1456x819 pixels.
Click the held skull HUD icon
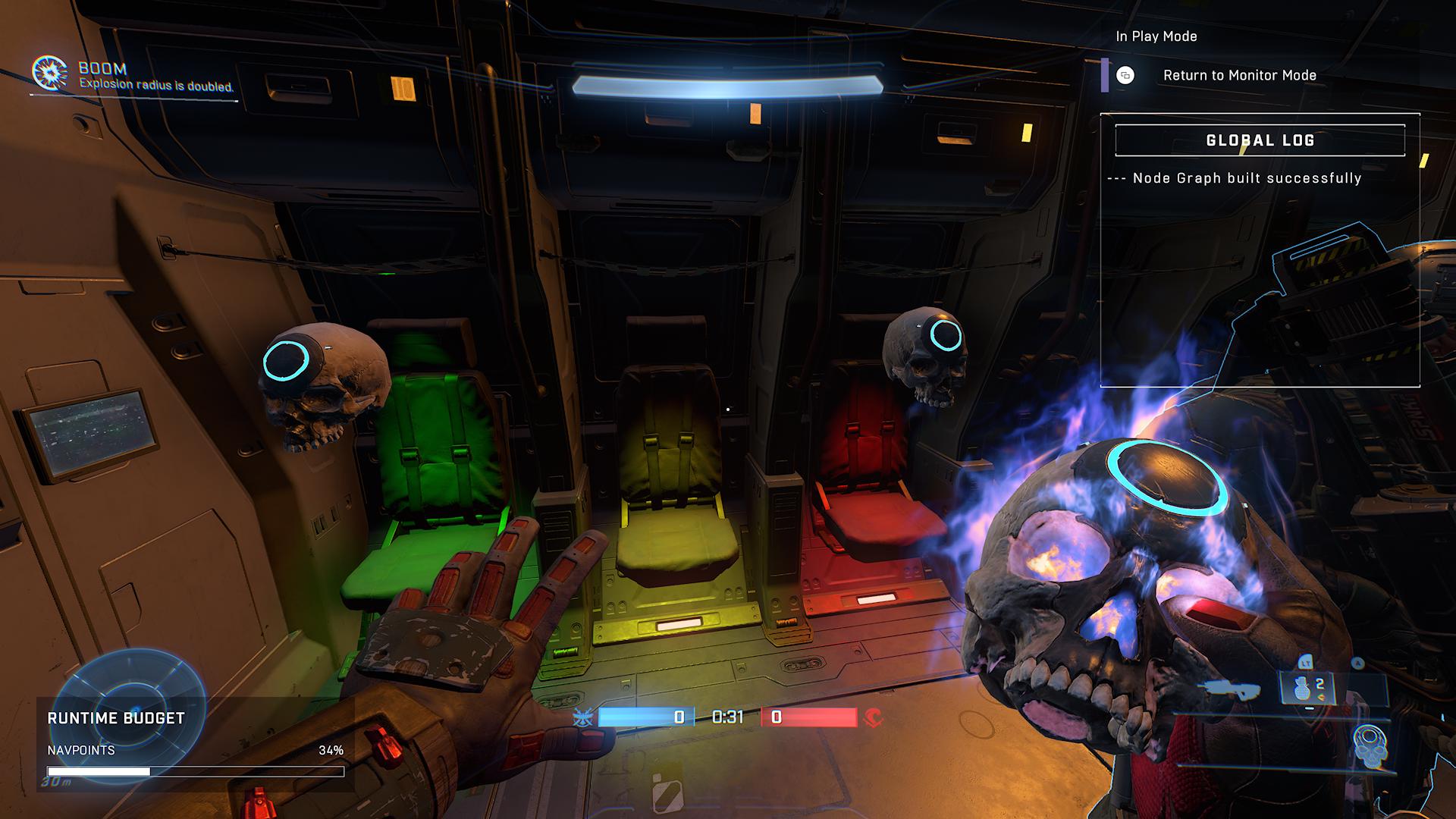click(1370, 746)
